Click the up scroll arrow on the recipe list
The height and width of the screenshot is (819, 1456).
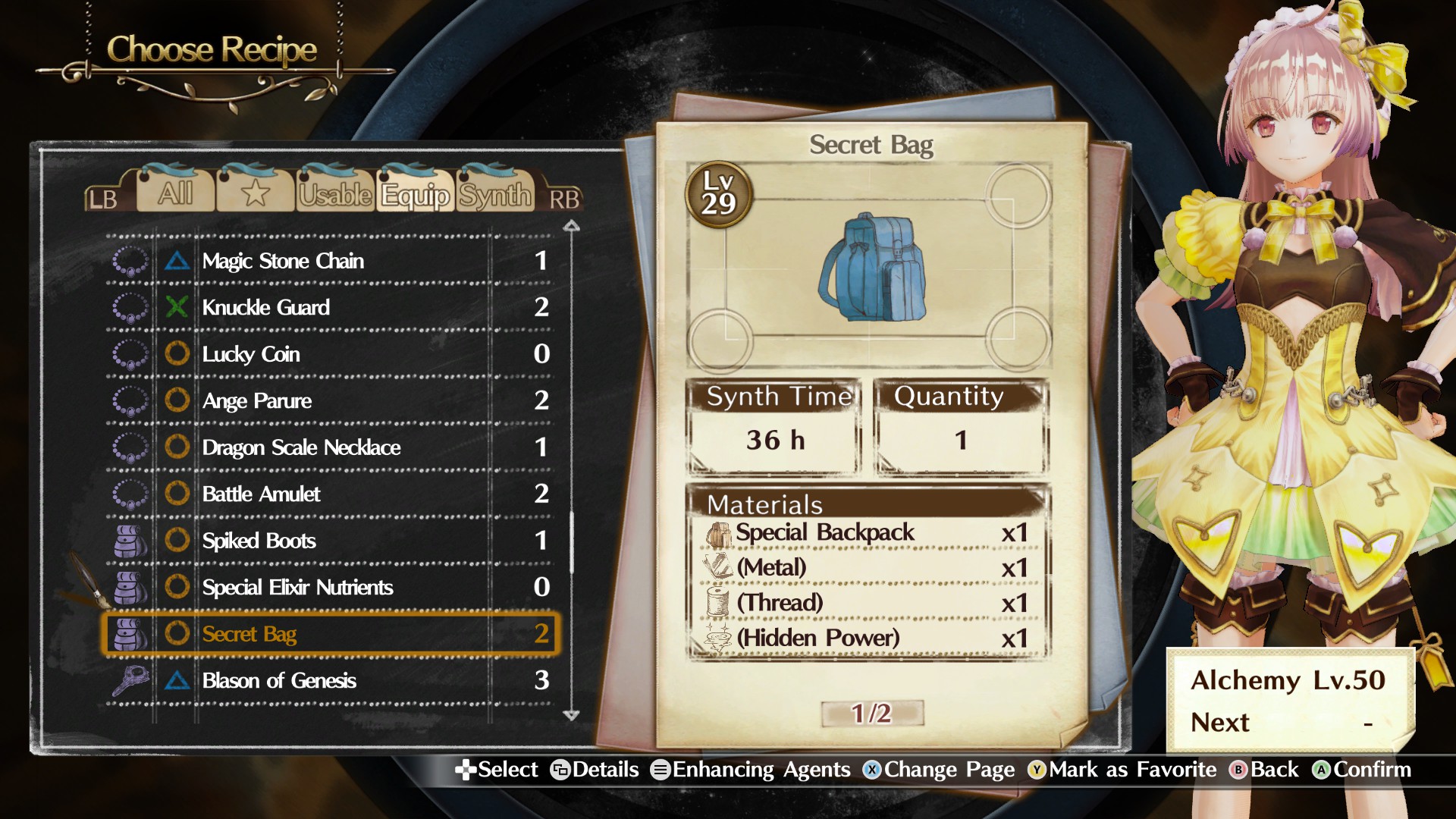tap(571, 224)
